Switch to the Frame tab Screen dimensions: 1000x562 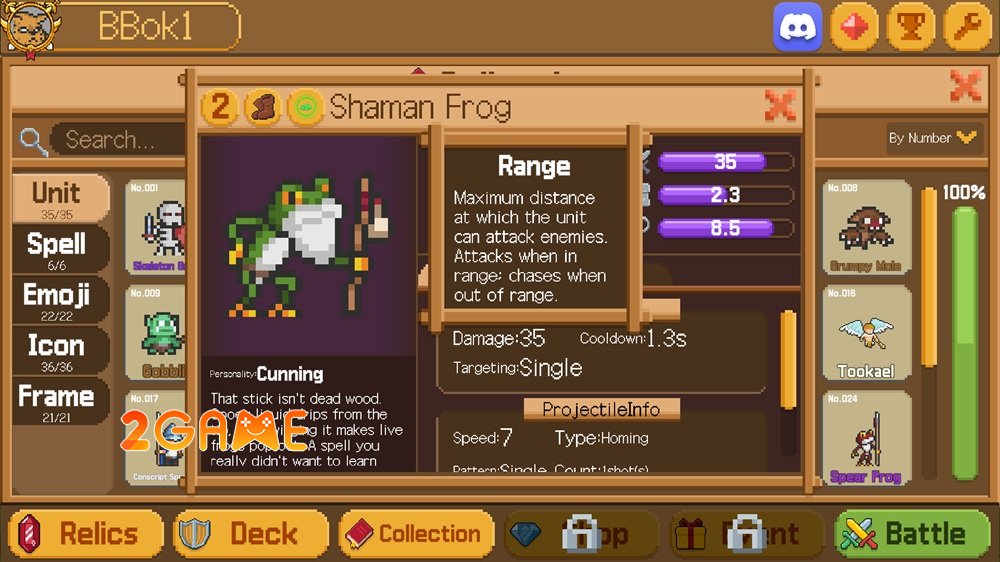(x=58, y=400)
